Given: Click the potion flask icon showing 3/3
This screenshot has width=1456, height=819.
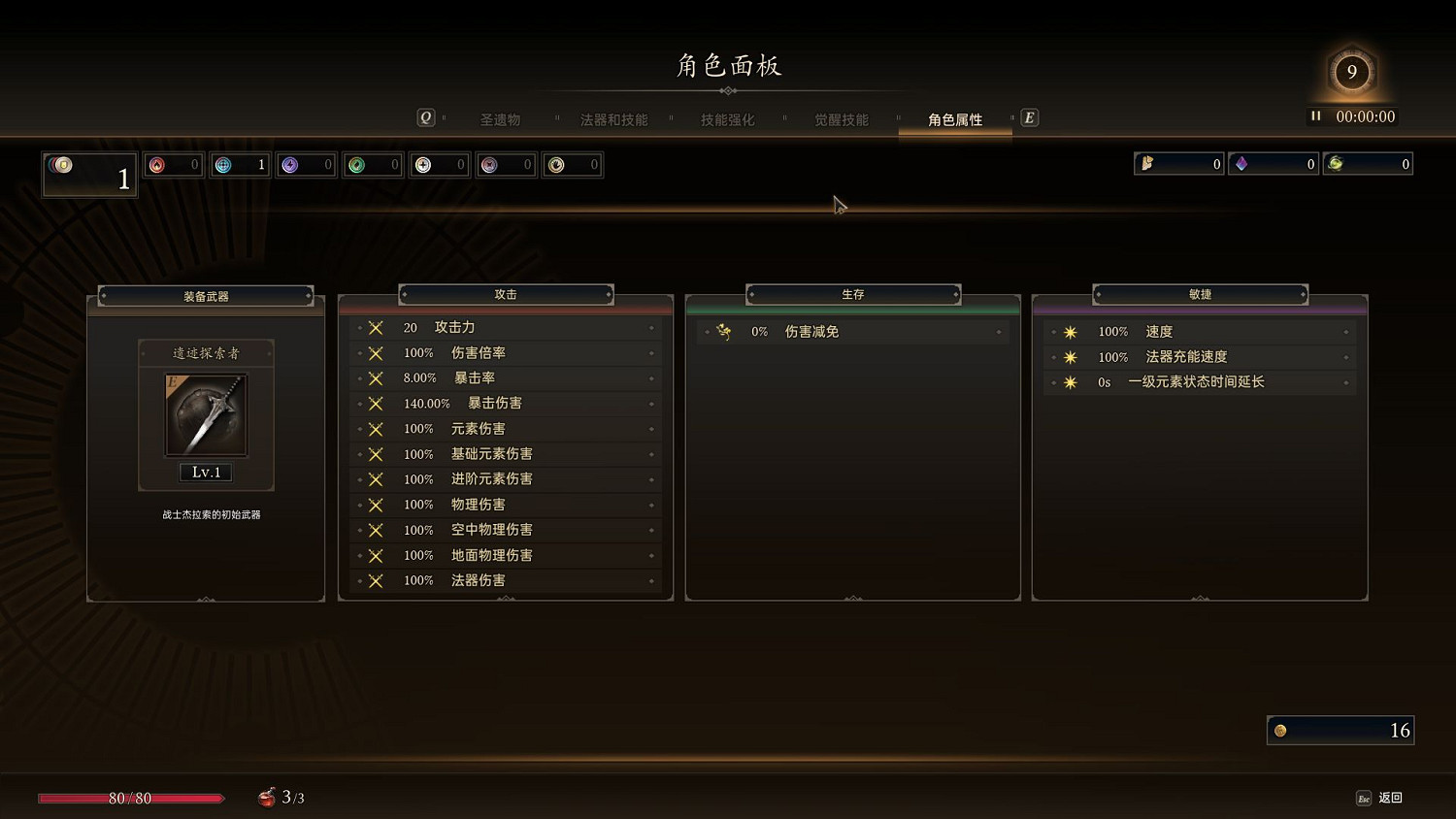Looking at the screenshot, I should tap(266, 797).
